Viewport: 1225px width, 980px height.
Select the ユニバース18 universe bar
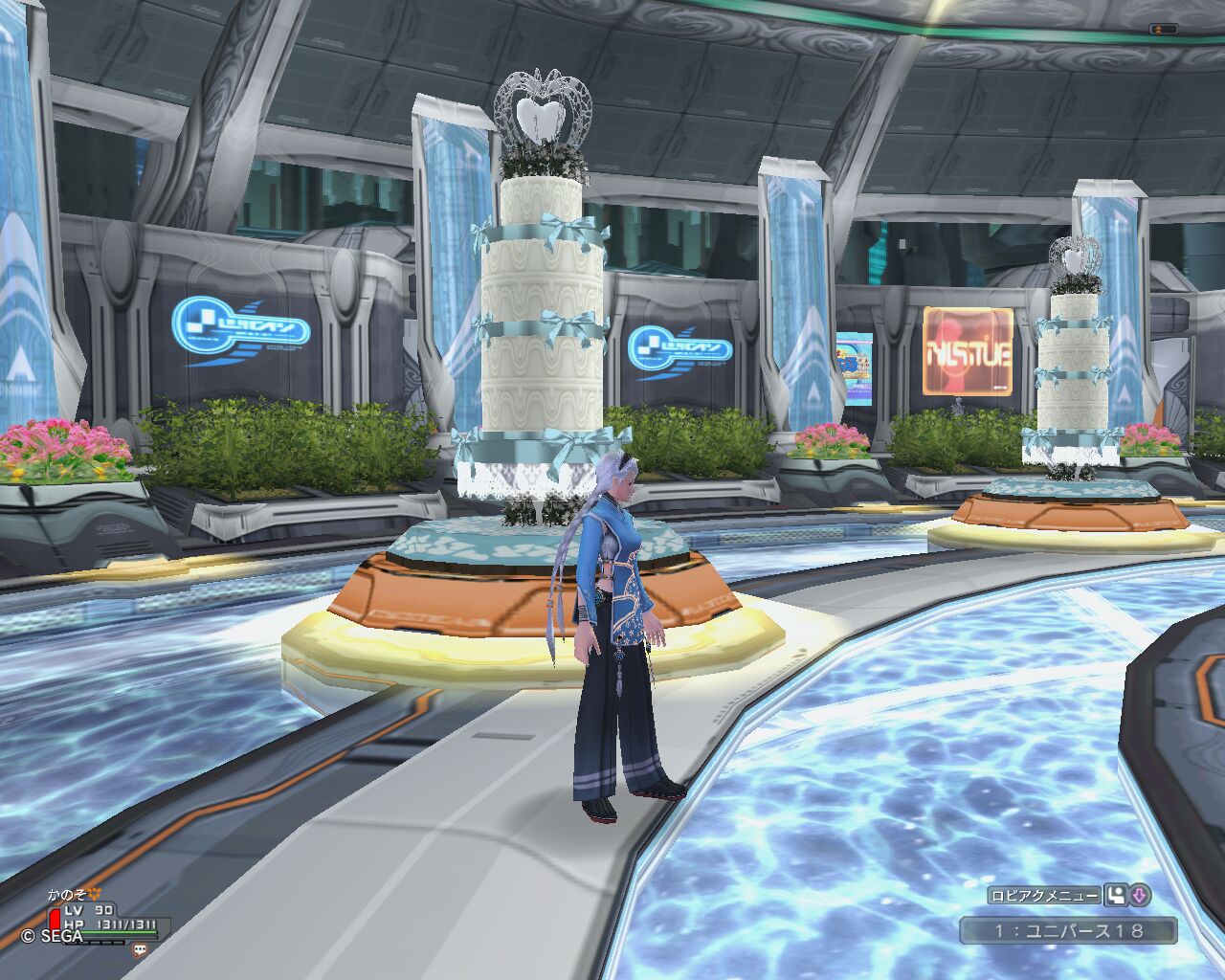tap(1068, 930)
